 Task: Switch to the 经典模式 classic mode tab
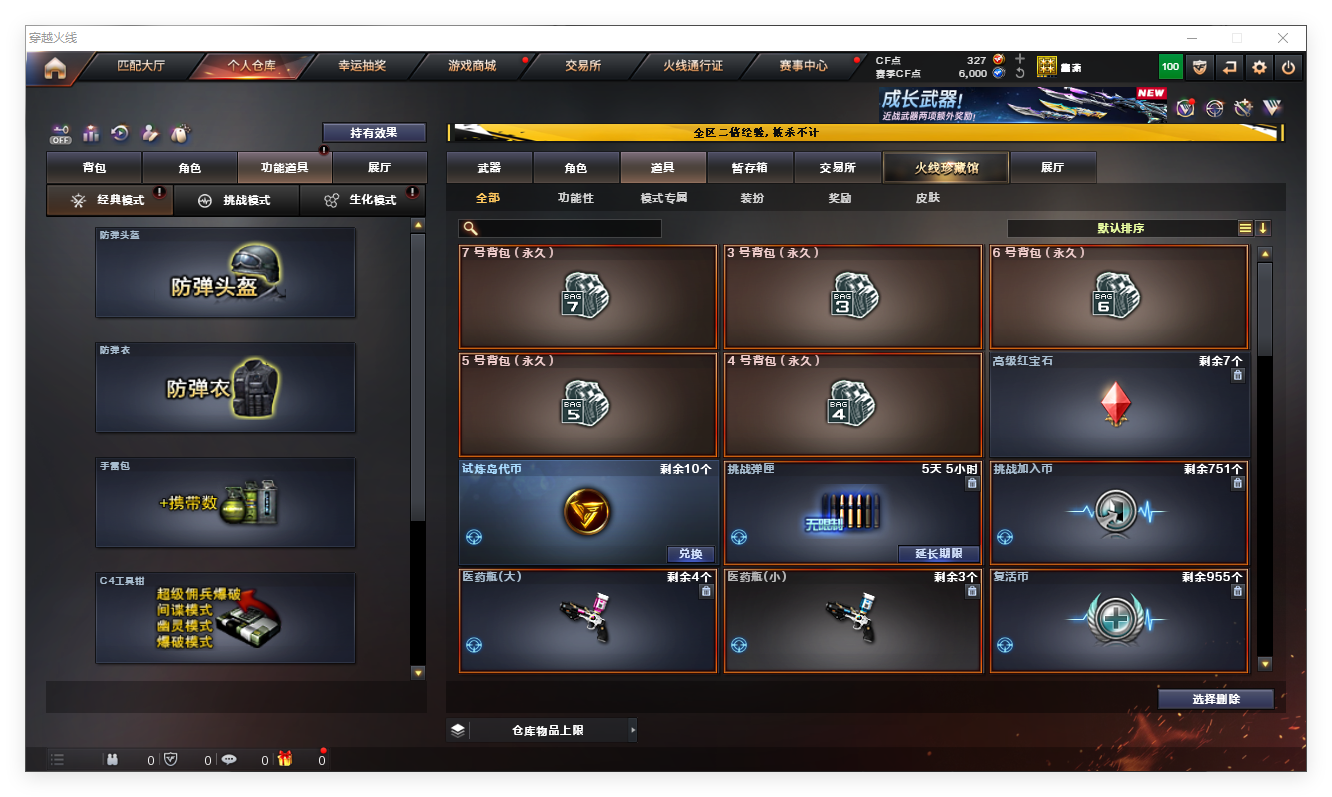click(110, 200)
